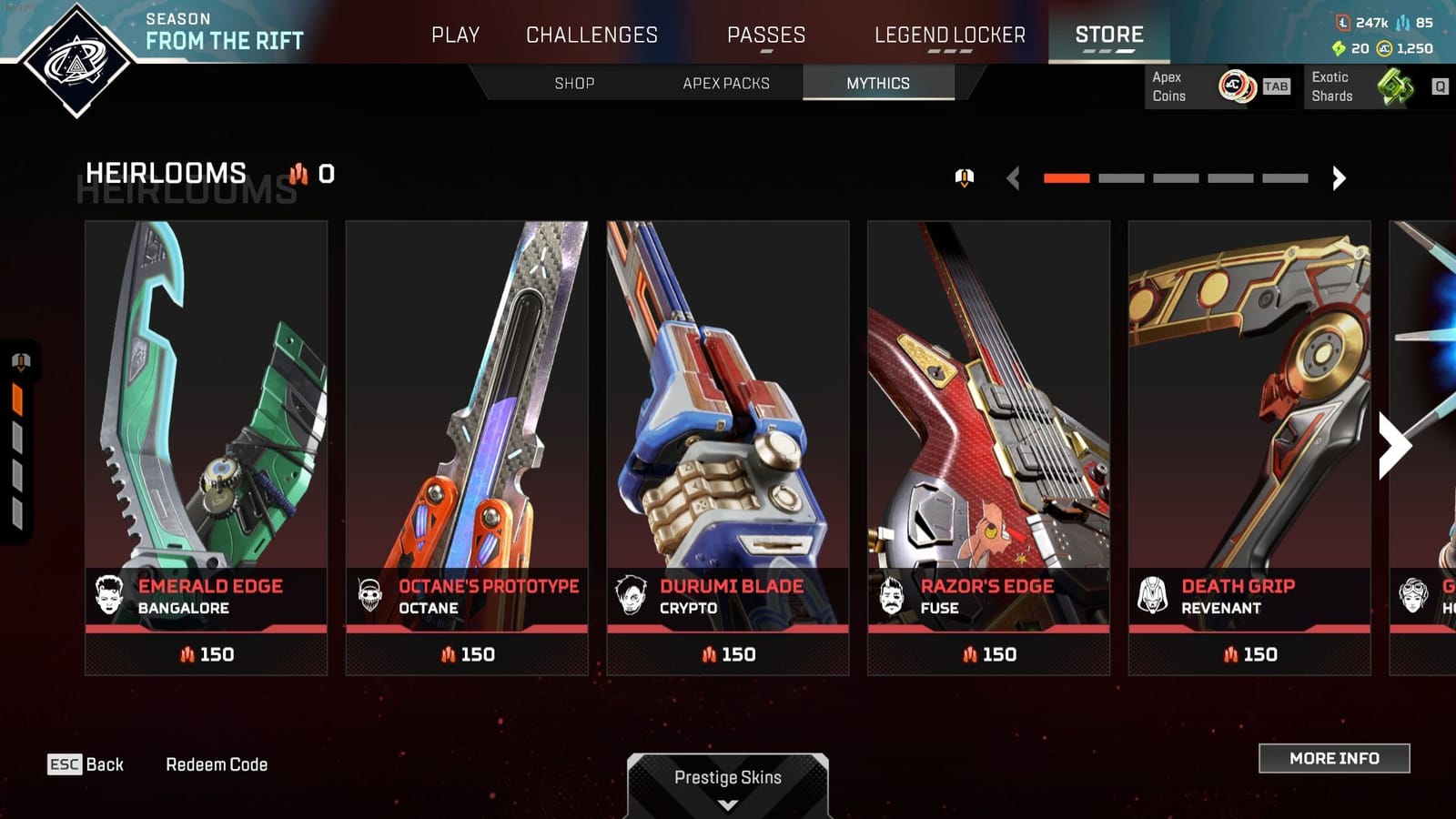The width and height of the screenshot is (1456, 819).
Task: Open the Redeem Code link
Action: [x=217, y=764]
